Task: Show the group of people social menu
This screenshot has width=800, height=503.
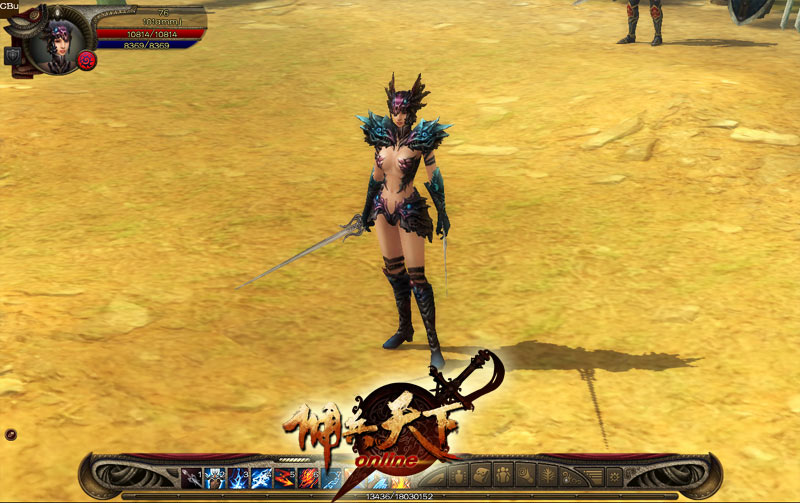Action: 503,476
